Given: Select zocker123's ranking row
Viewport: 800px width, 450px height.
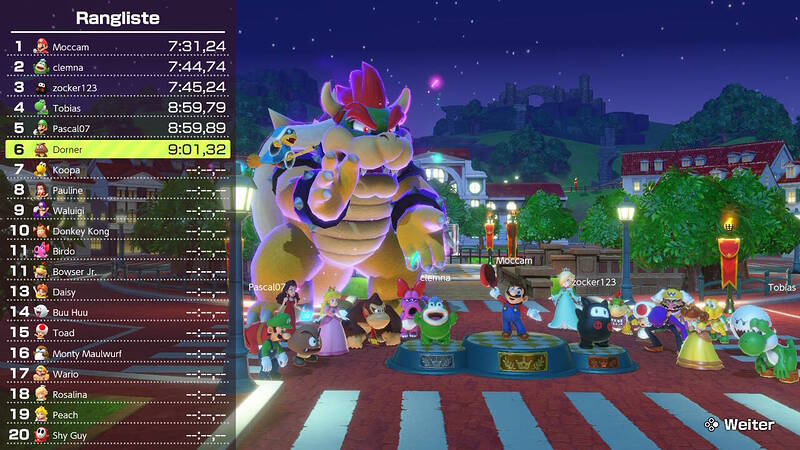Looking at the screenshot, I should (118, 87).
